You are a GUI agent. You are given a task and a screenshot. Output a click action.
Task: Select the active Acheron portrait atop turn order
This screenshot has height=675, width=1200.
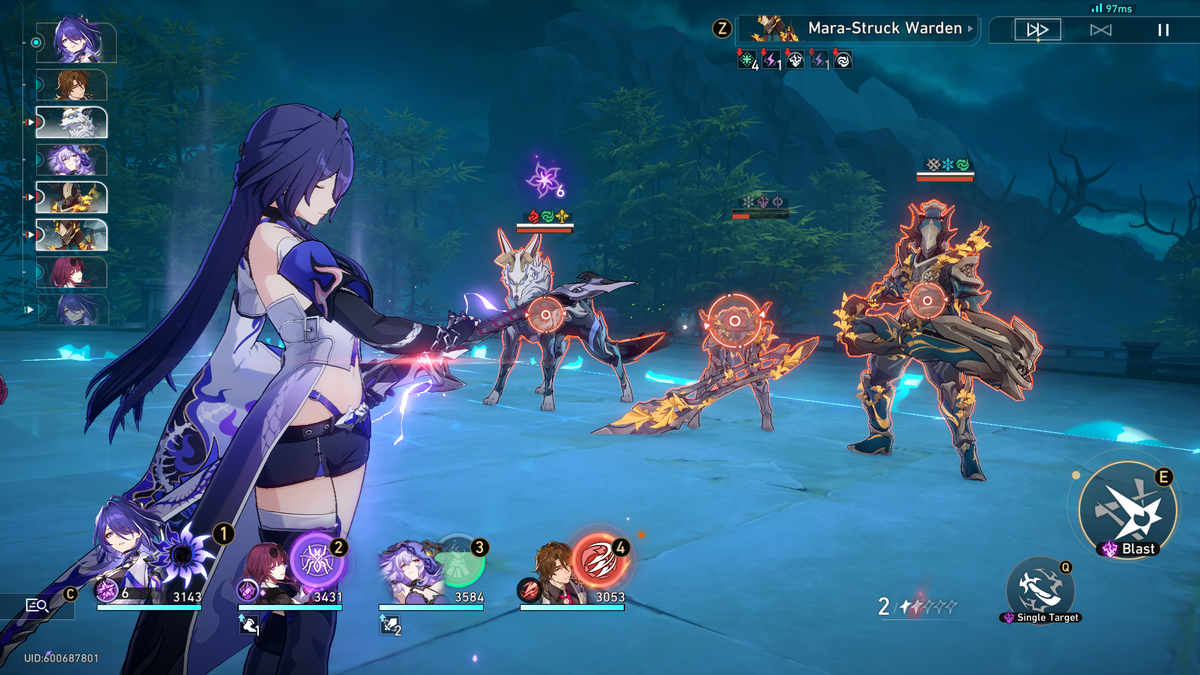(77, 42)
